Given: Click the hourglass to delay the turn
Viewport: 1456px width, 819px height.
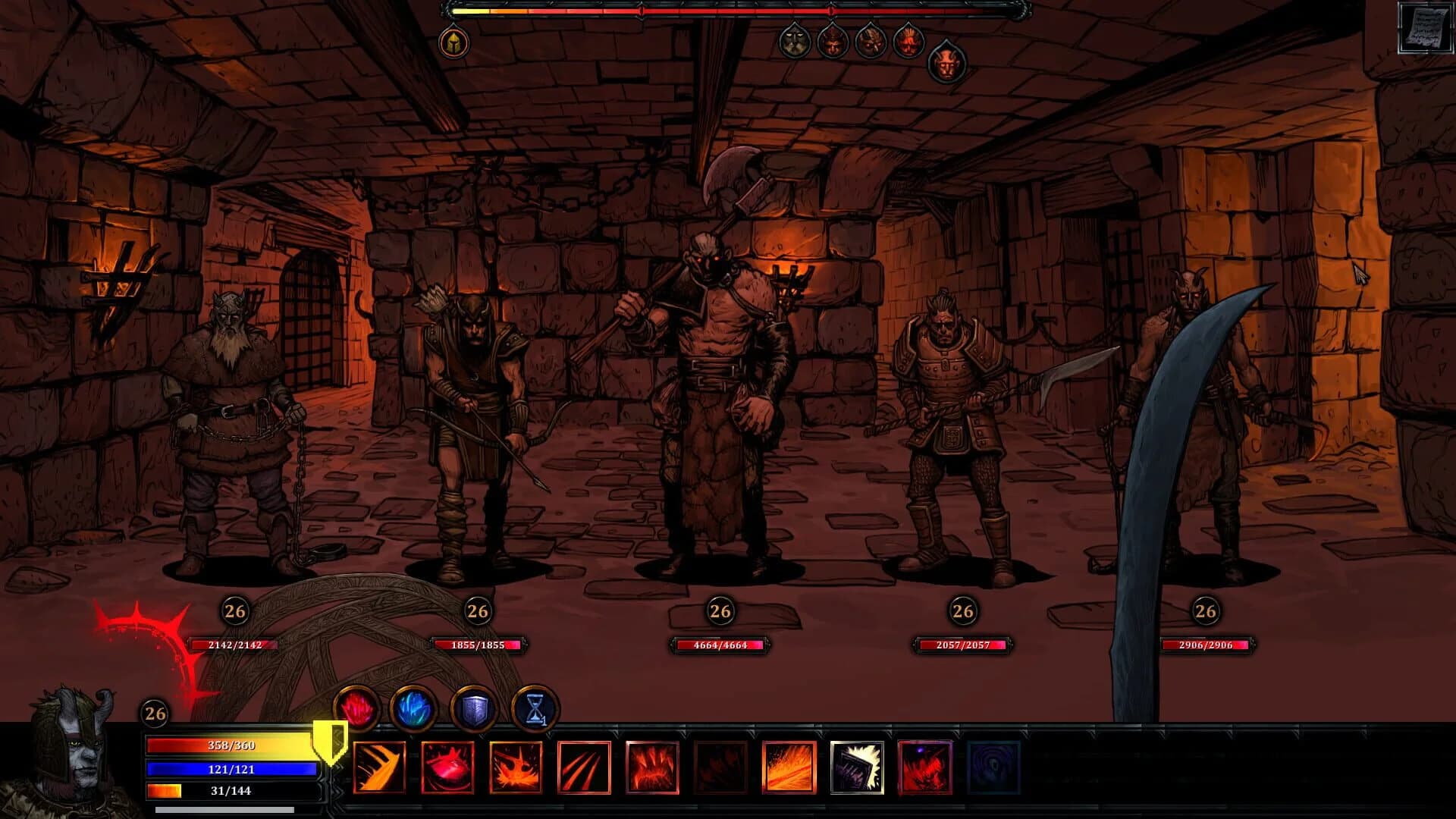Looking at the screenshot, I should [535, 709].
